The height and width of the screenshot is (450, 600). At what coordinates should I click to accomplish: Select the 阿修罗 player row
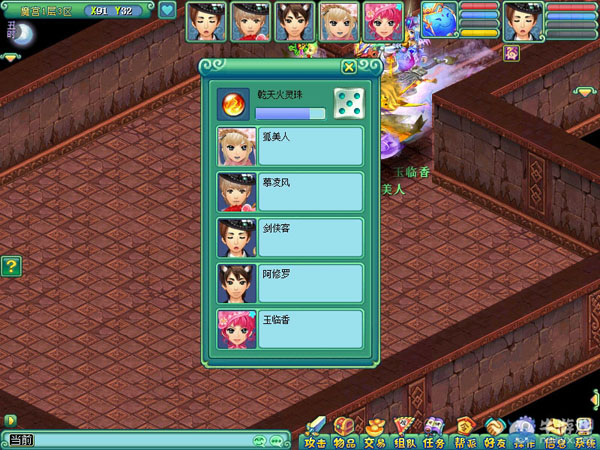click(290, 283)
